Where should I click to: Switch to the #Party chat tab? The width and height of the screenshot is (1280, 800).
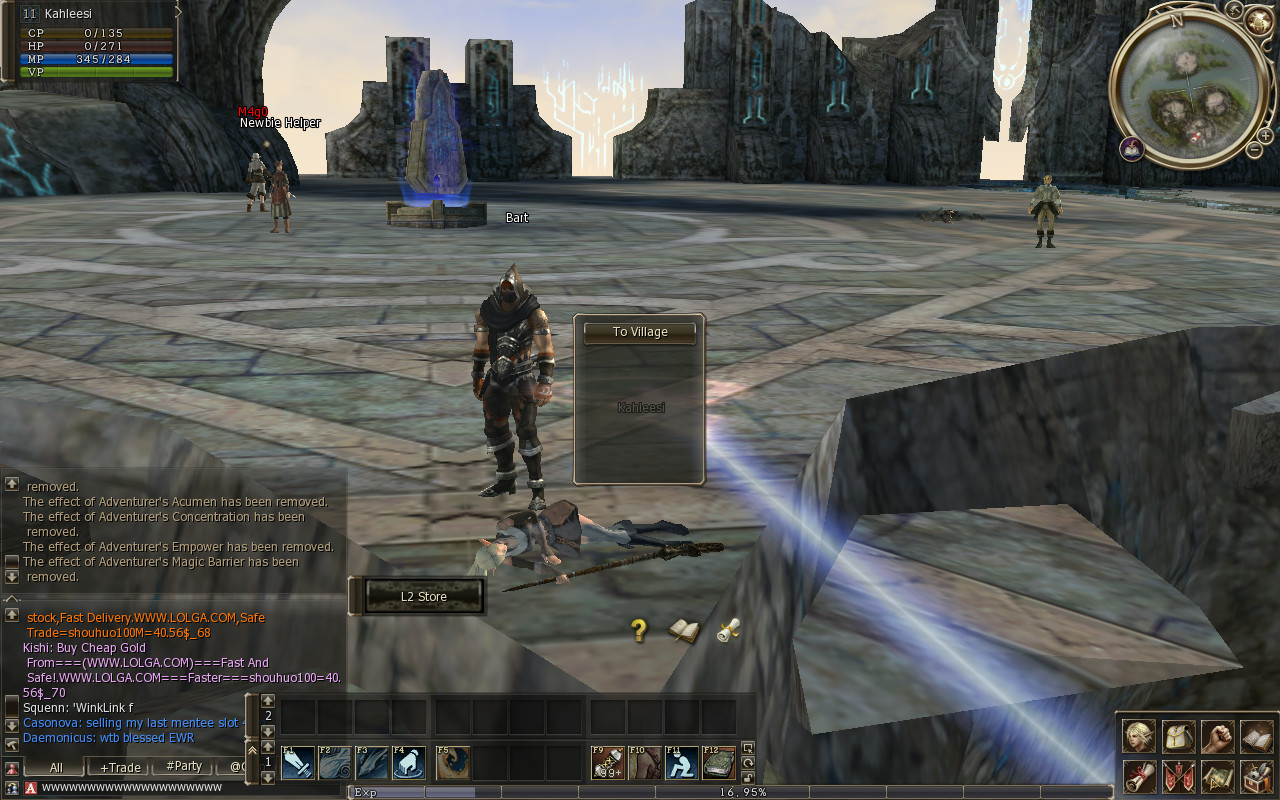click(184, 767)
